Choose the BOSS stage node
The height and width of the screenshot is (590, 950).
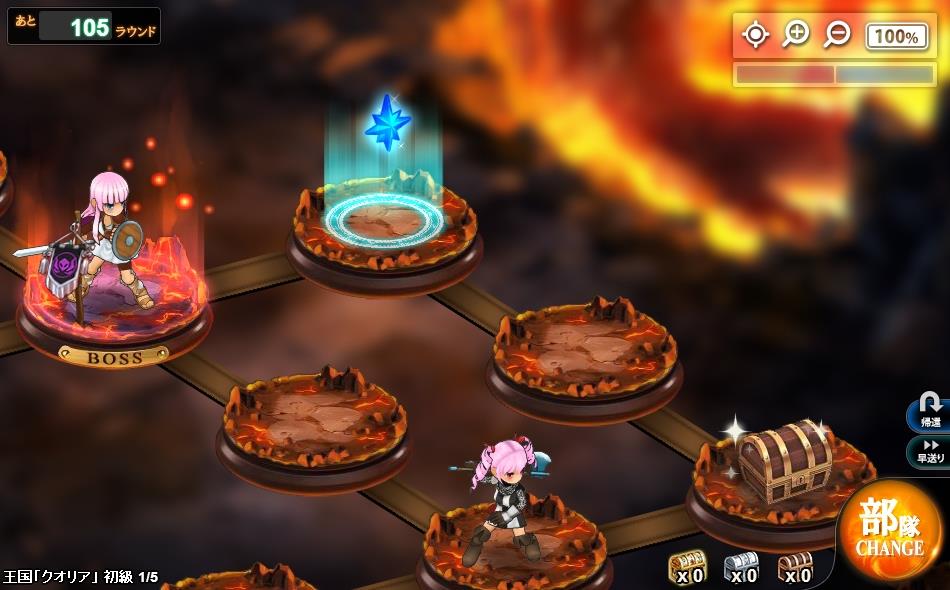114,300
